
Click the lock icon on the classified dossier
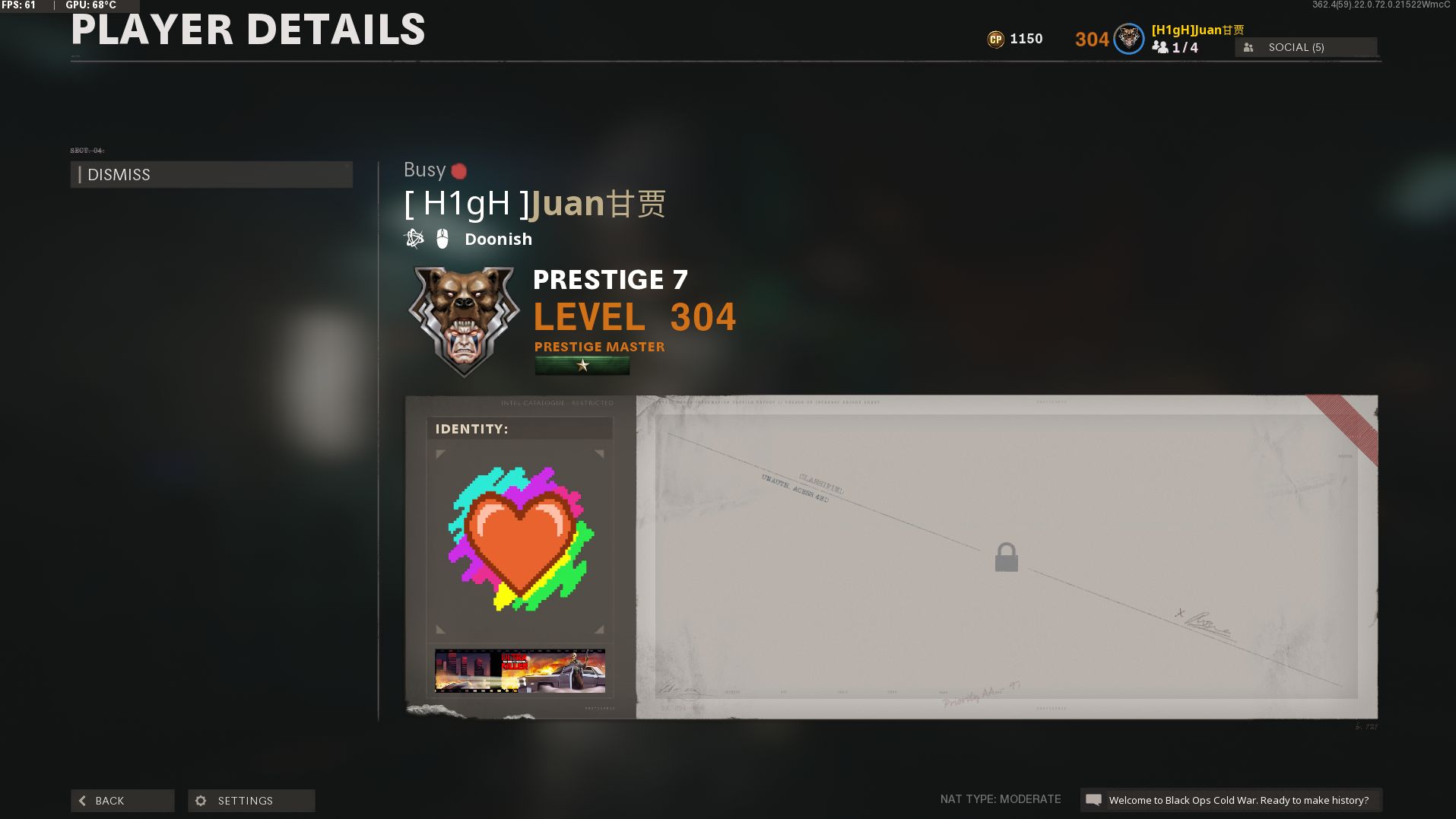(x=1005, y=557)
